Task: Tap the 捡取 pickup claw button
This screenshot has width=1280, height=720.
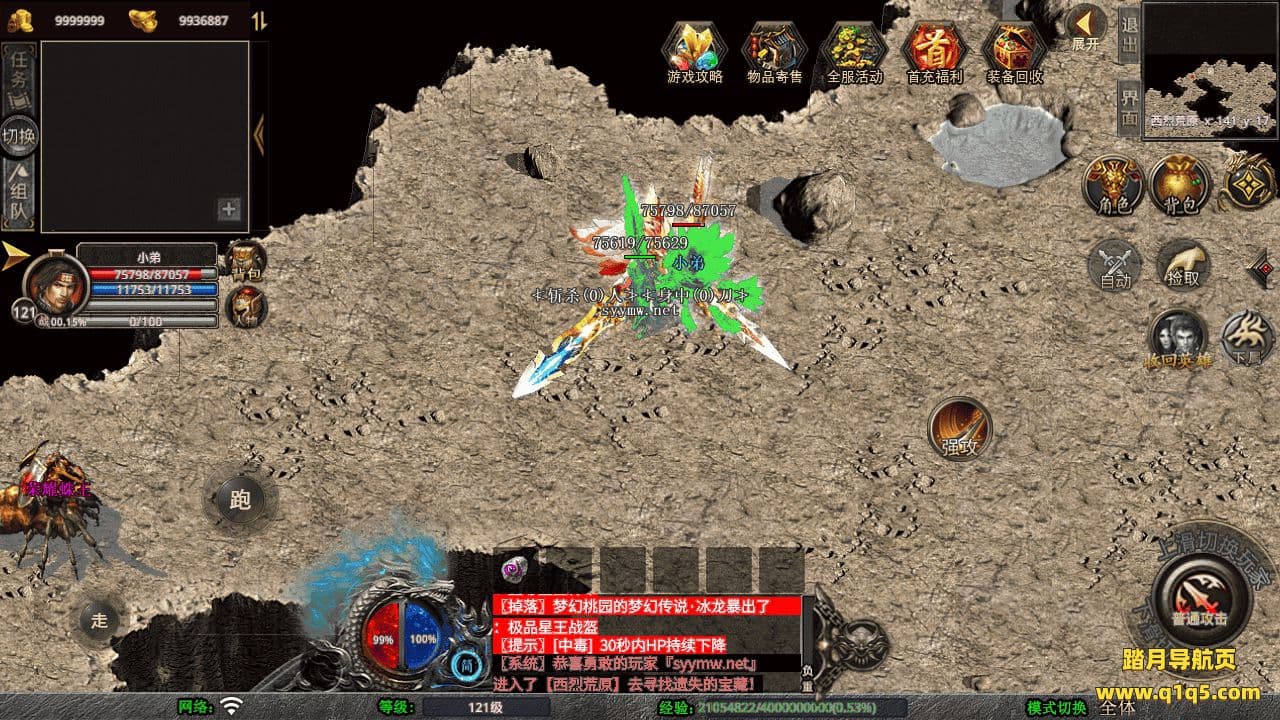Action: [x=1183, y=264]
